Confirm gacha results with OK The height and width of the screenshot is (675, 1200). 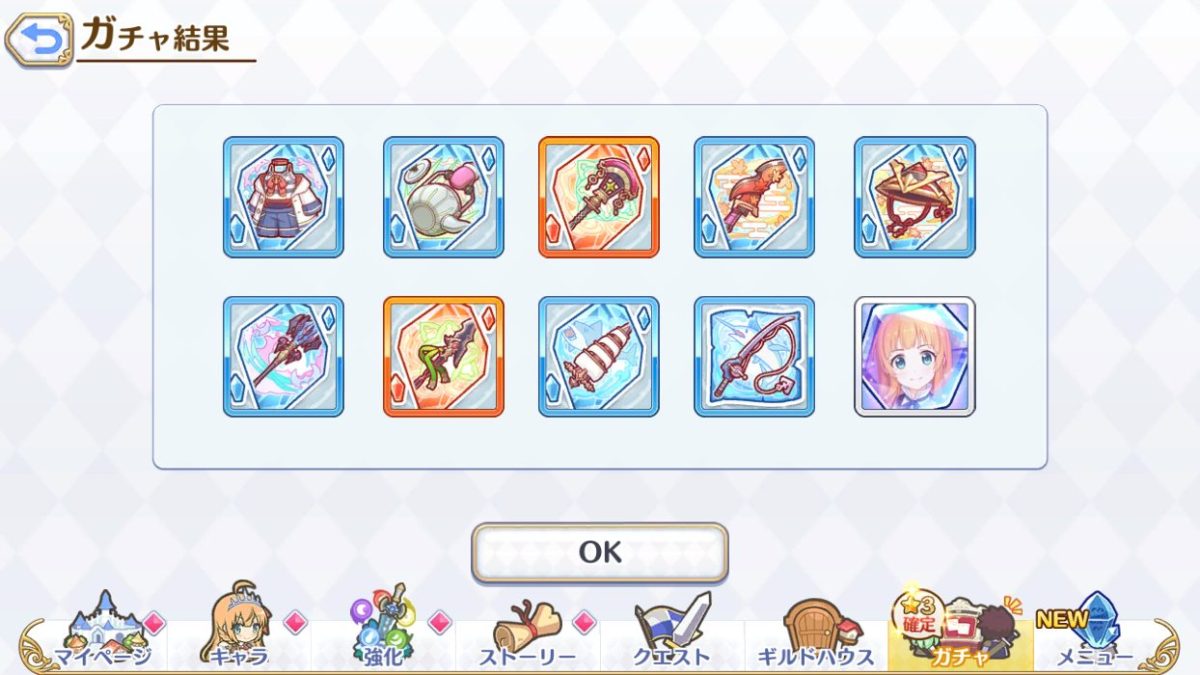pos(600,552)
